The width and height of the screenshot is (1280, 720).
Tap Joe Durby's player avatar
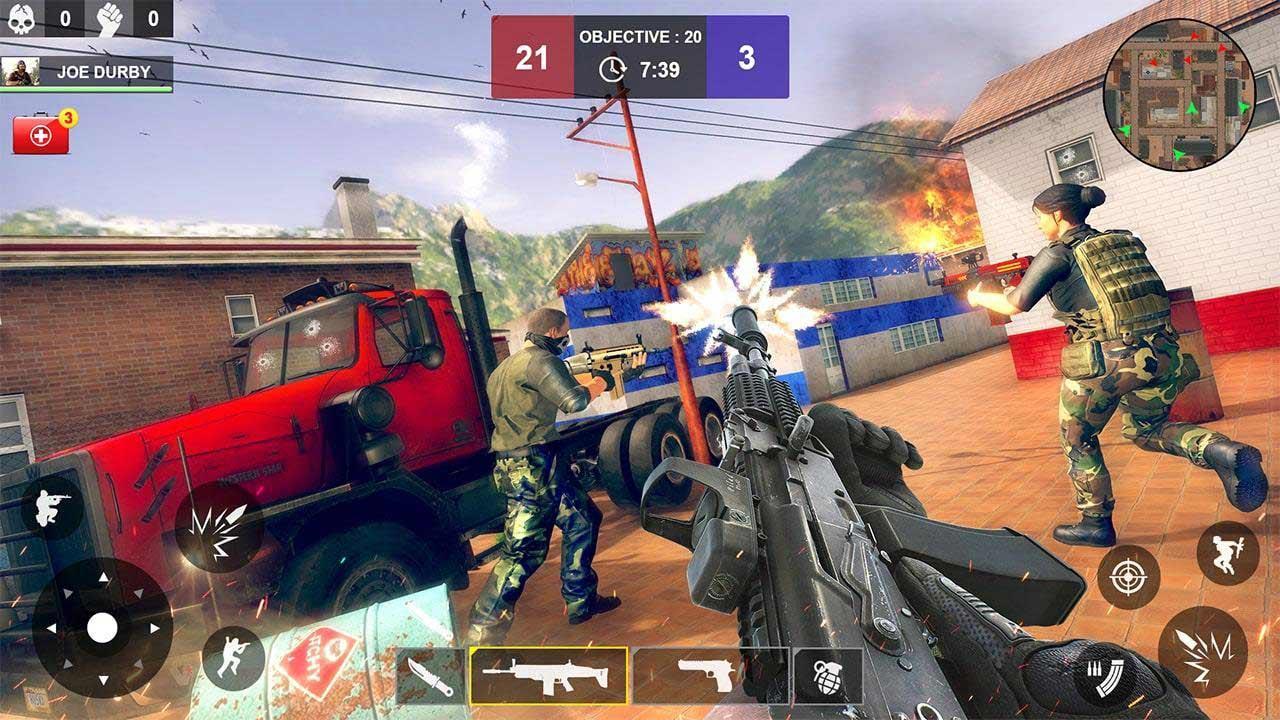[22, 69]
